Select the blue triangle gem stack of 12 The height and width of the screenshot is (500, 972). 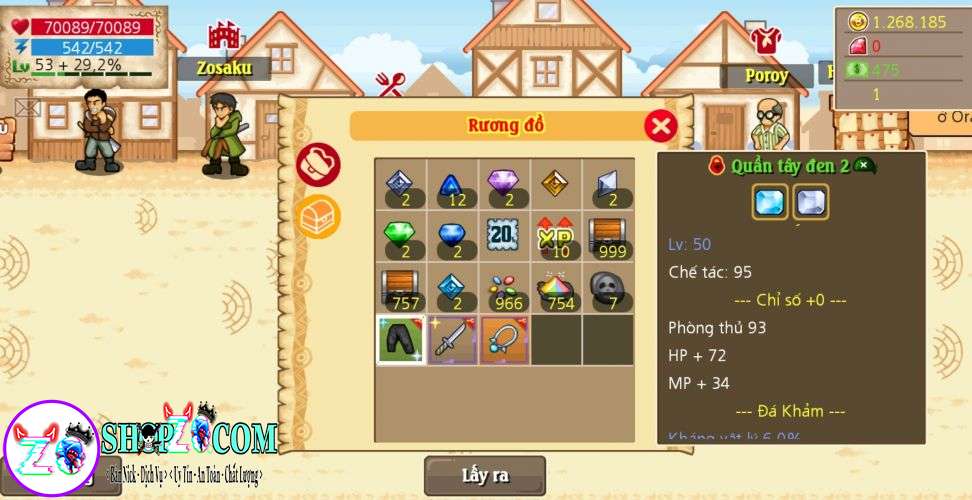[x=452, y=184]
